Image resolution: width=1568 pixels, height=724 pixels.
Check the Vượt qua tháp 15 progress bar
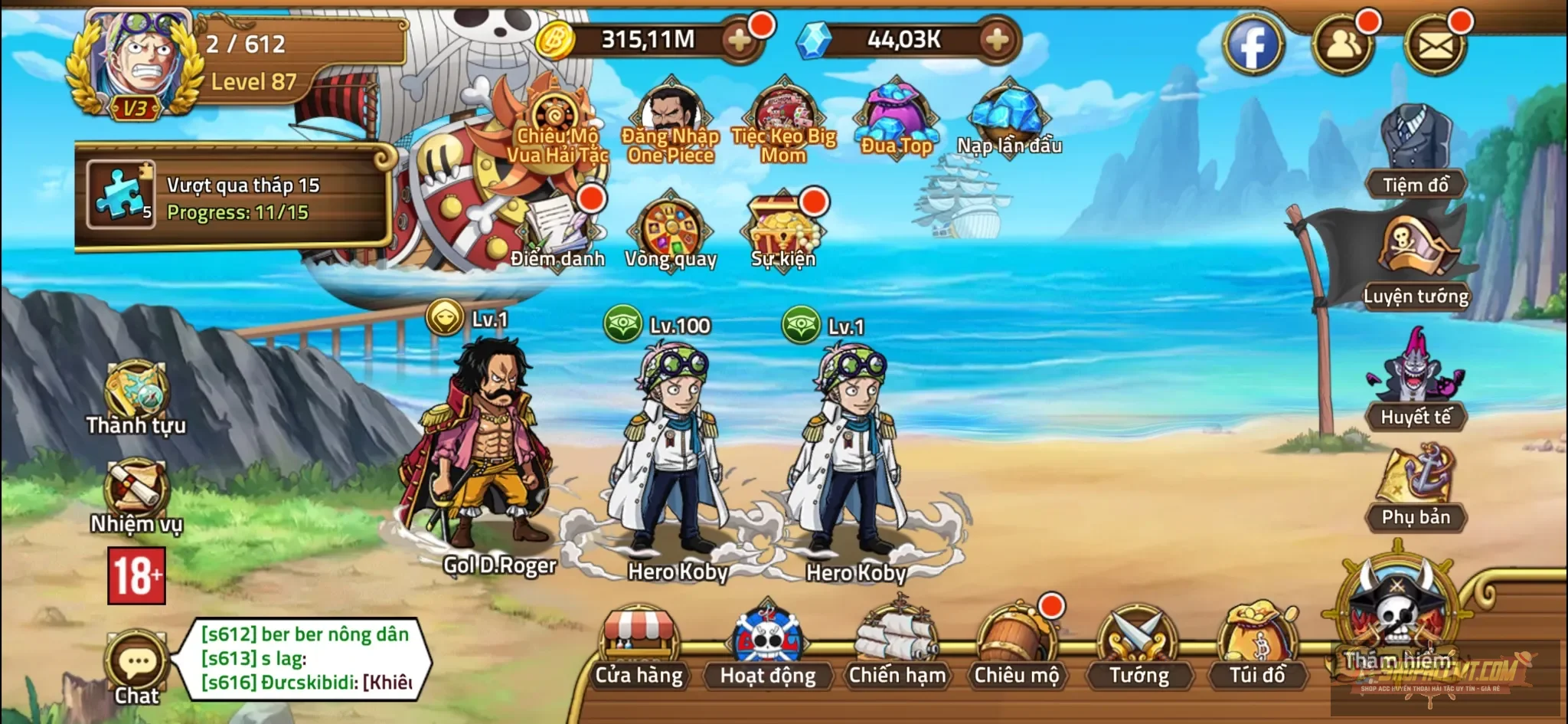pyautogui.click(x=230, y=199)
